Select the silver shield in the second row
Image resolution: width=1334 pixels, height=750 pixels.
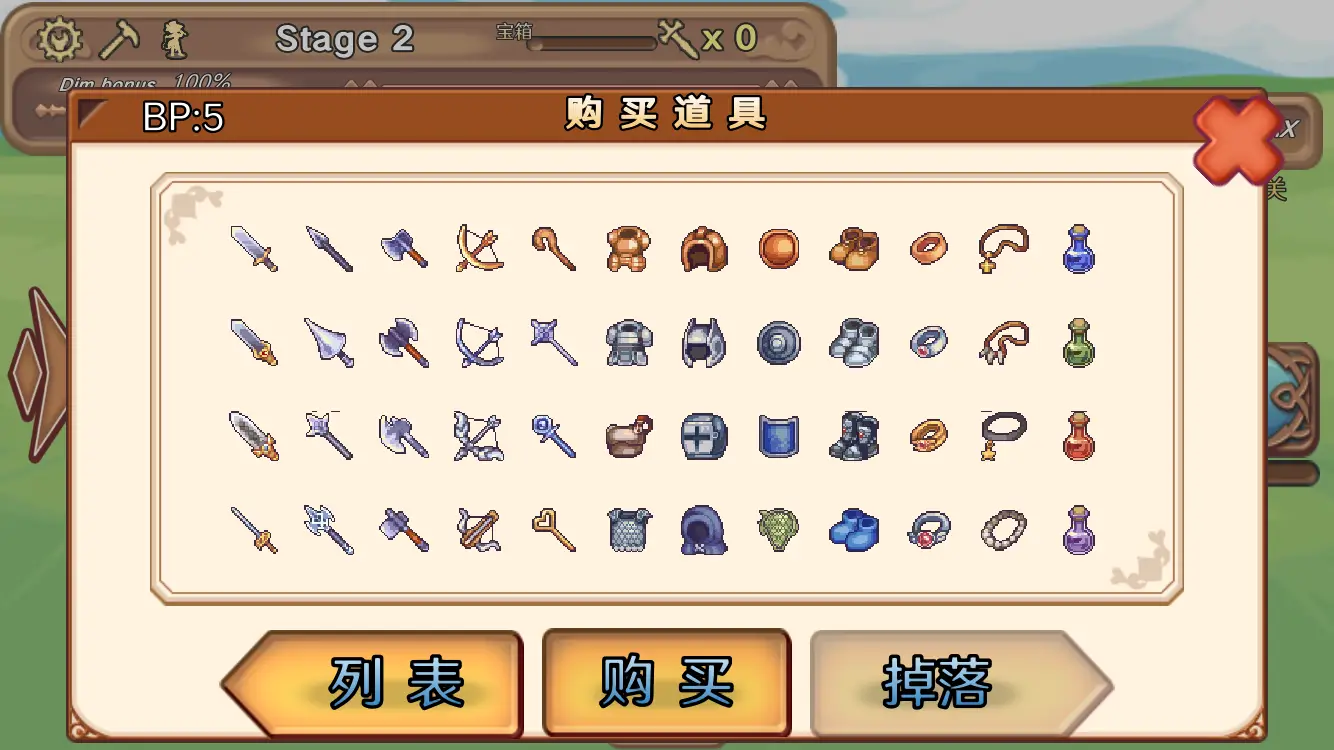[779, 342]
